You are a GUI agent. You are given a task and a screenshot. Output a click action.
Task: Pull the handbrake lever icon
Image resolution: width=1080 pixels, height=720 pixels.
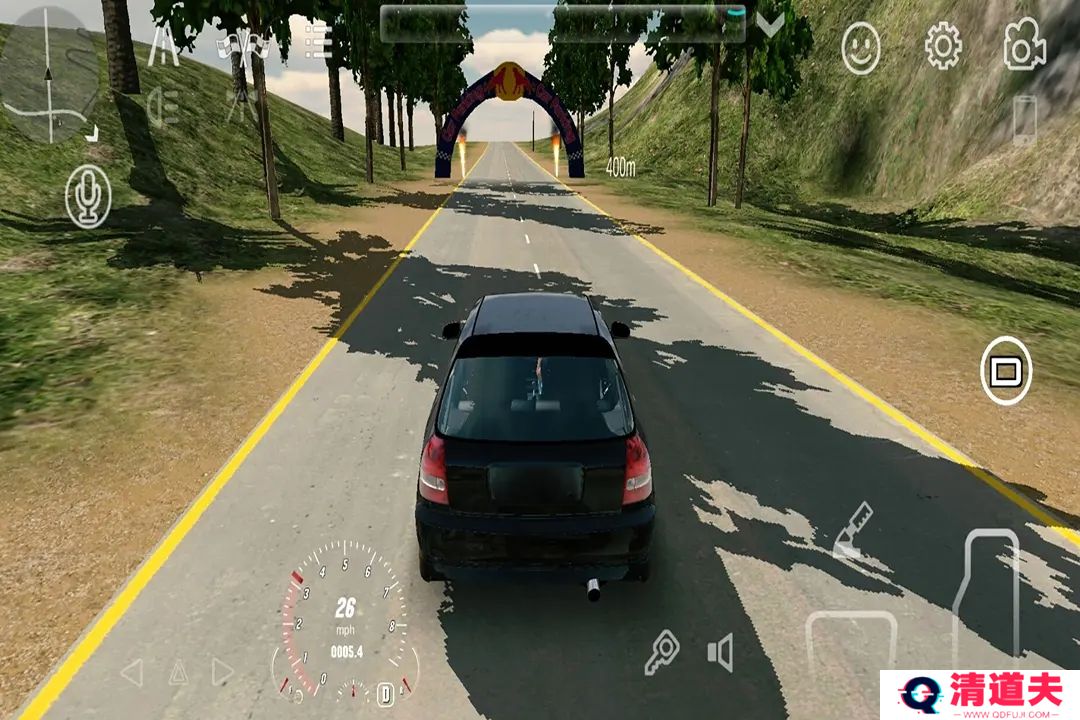tap(852, 530)
